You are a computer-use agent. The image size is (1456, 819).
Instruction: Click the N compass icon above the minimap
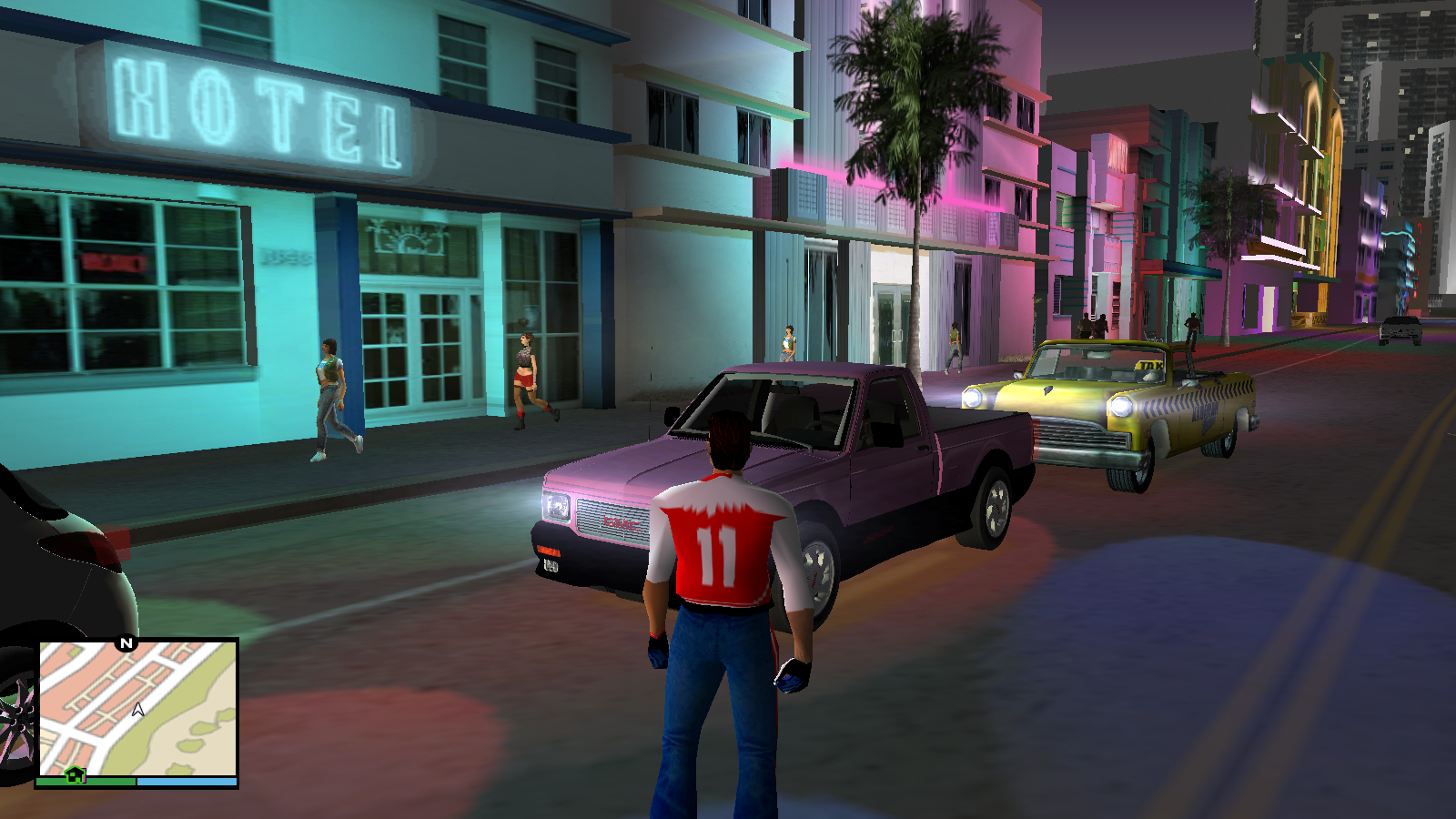pos(126,642)
